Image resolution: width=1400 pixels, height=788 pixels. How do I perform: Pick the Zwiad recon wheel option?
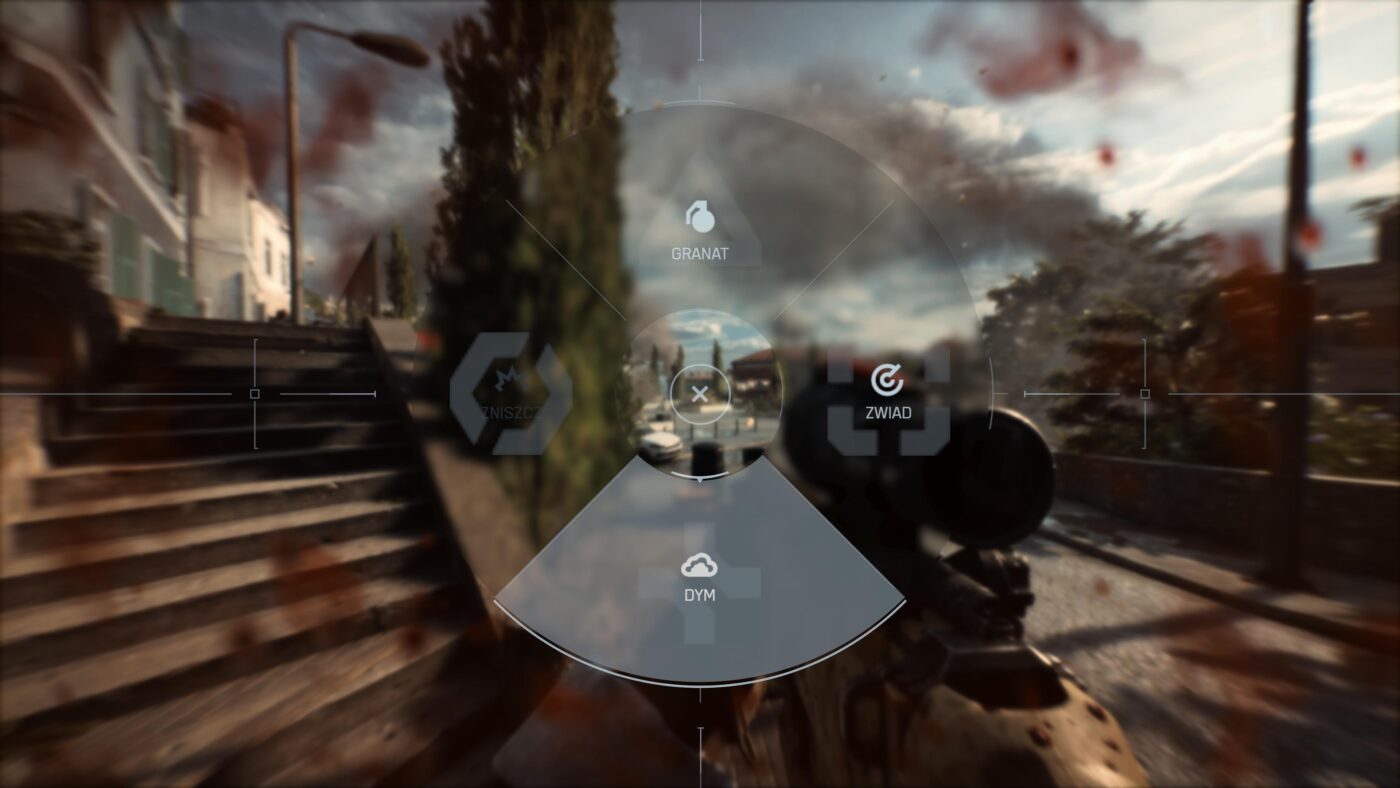[887, 393]
